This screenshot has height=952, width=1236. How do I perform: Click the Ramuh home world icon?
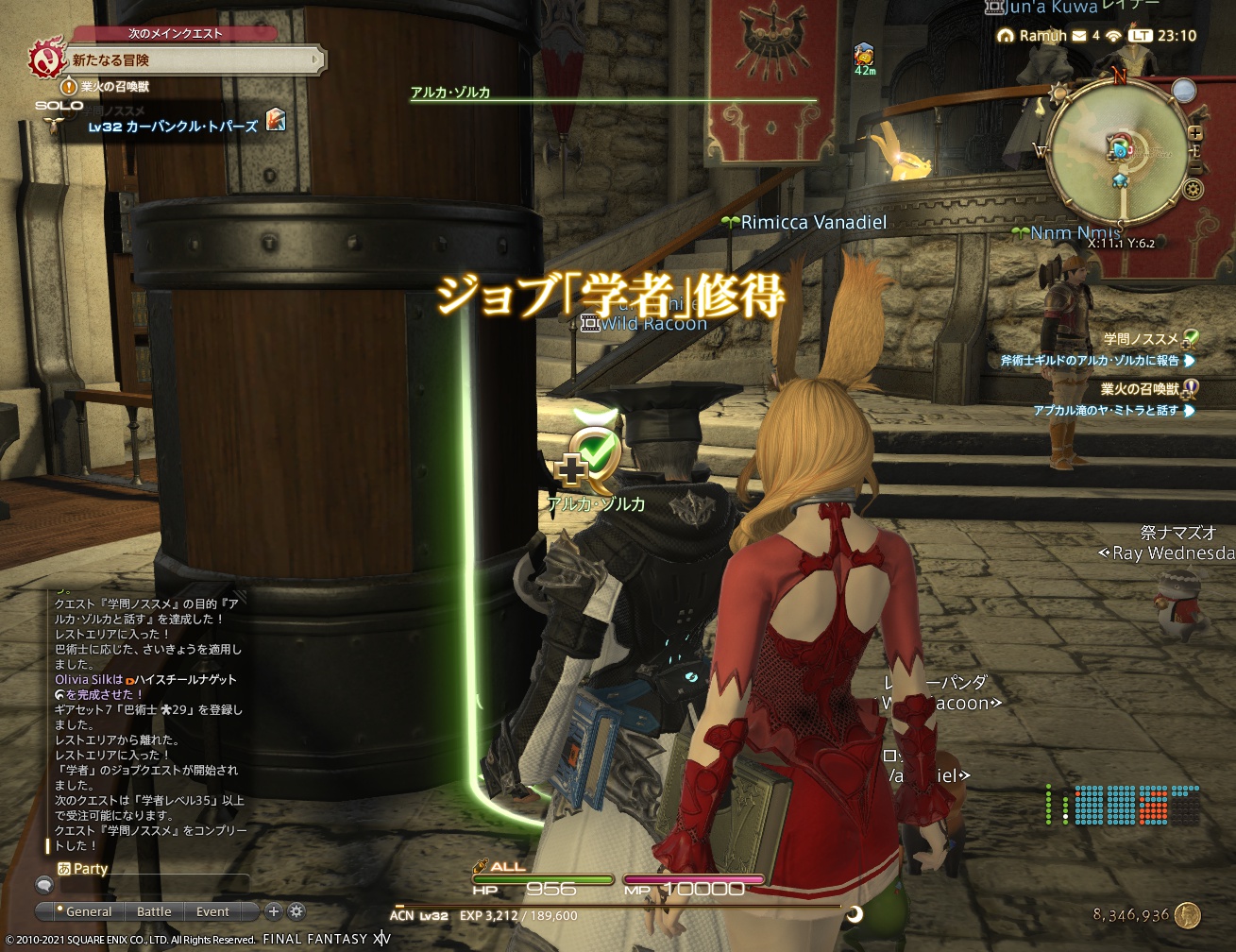pos(1007,36)
